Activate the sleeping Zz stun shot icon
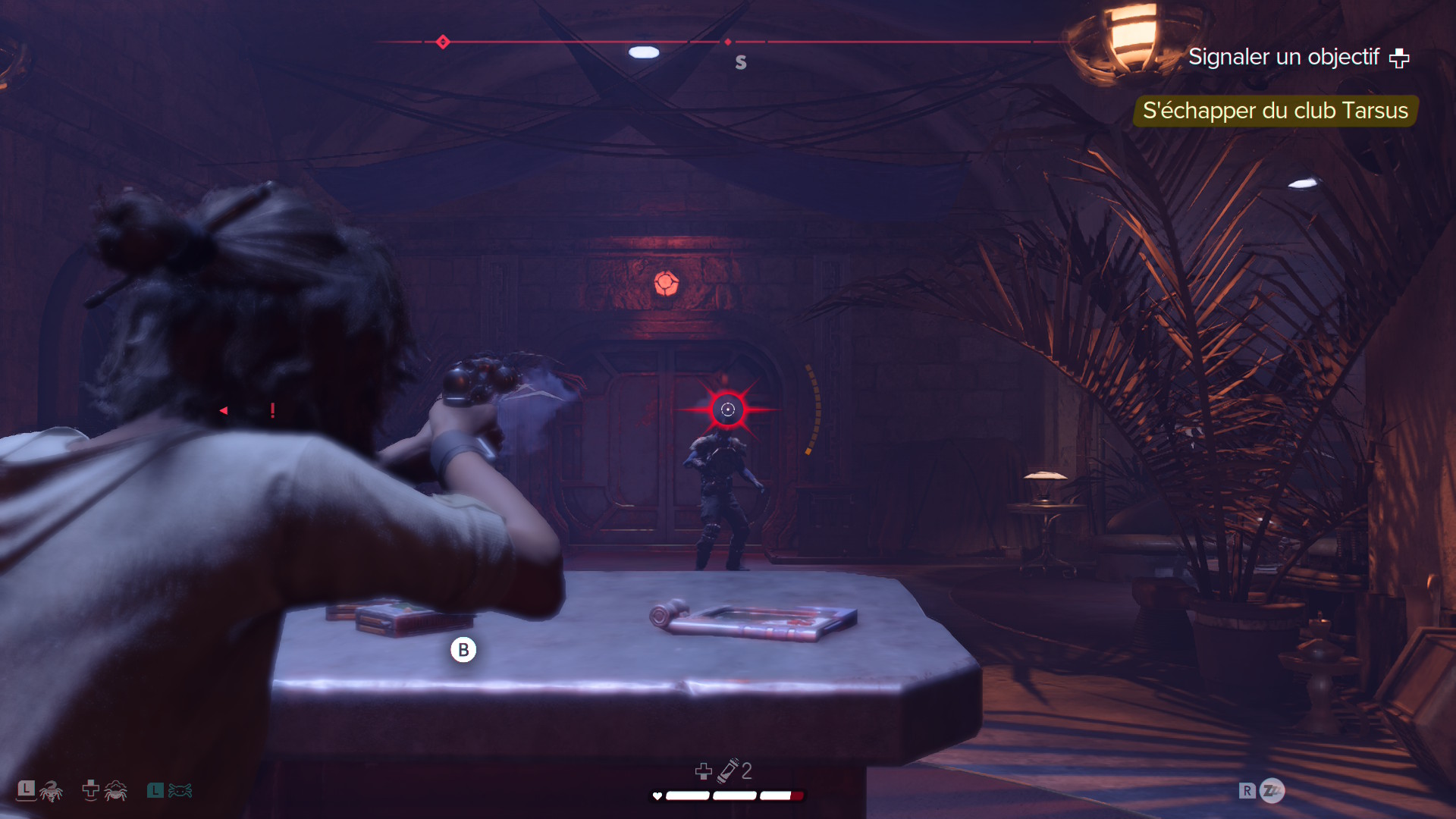Viewport: 1456px width, 819px height. [1272, 791]
